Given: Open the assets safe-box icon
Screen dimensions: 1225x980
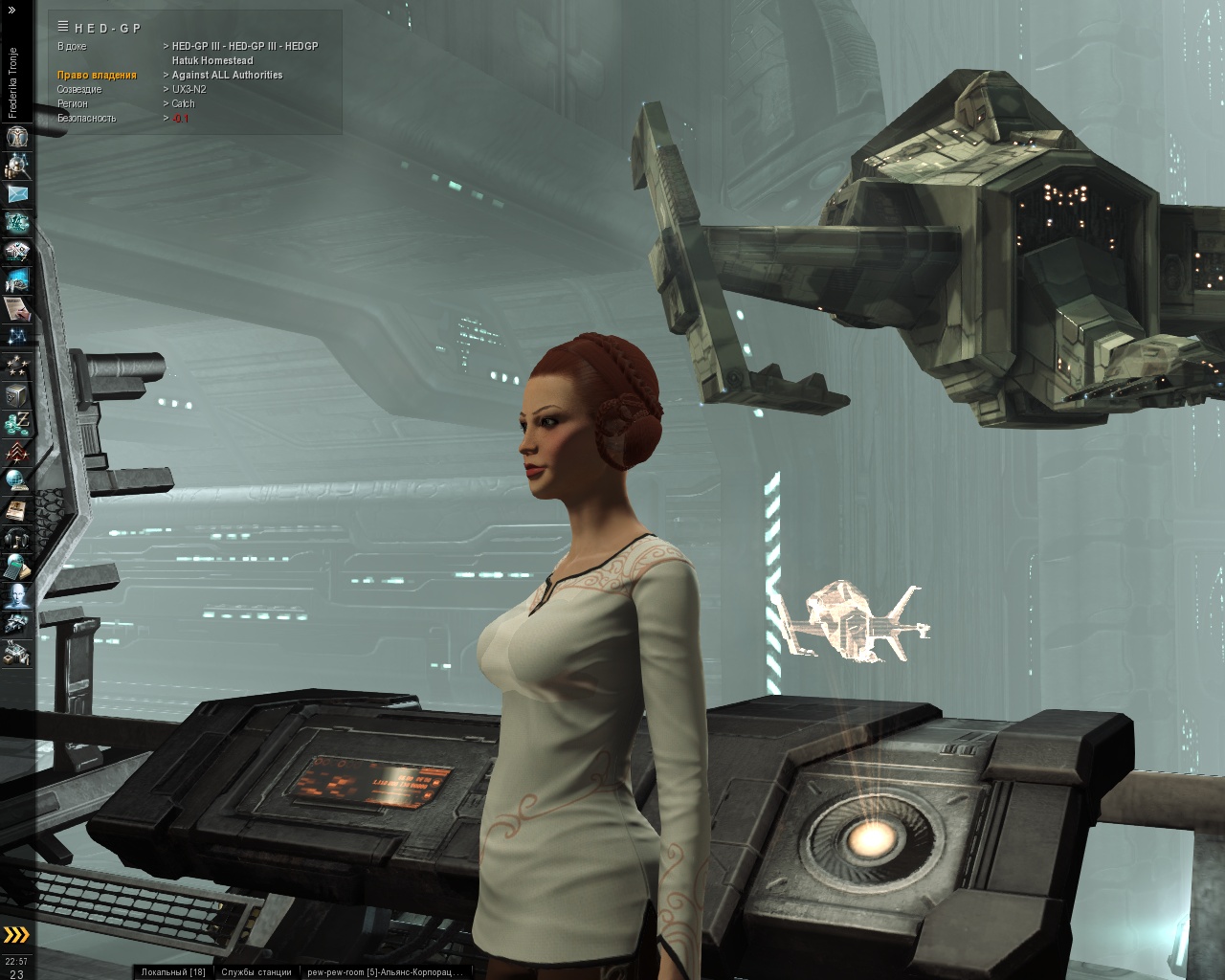Looking at the screenshot, I should tap(16, 394).
